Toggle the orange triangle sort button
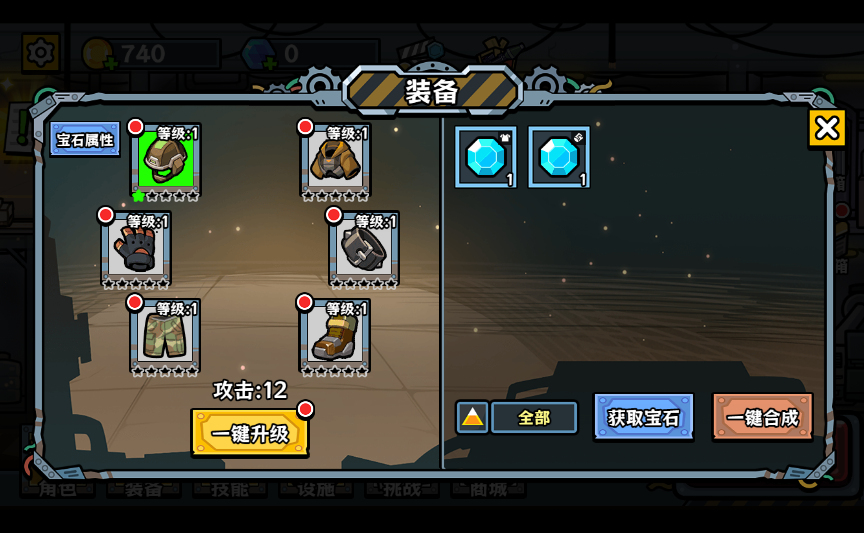864x533 pixels. (x=472, y=417)
